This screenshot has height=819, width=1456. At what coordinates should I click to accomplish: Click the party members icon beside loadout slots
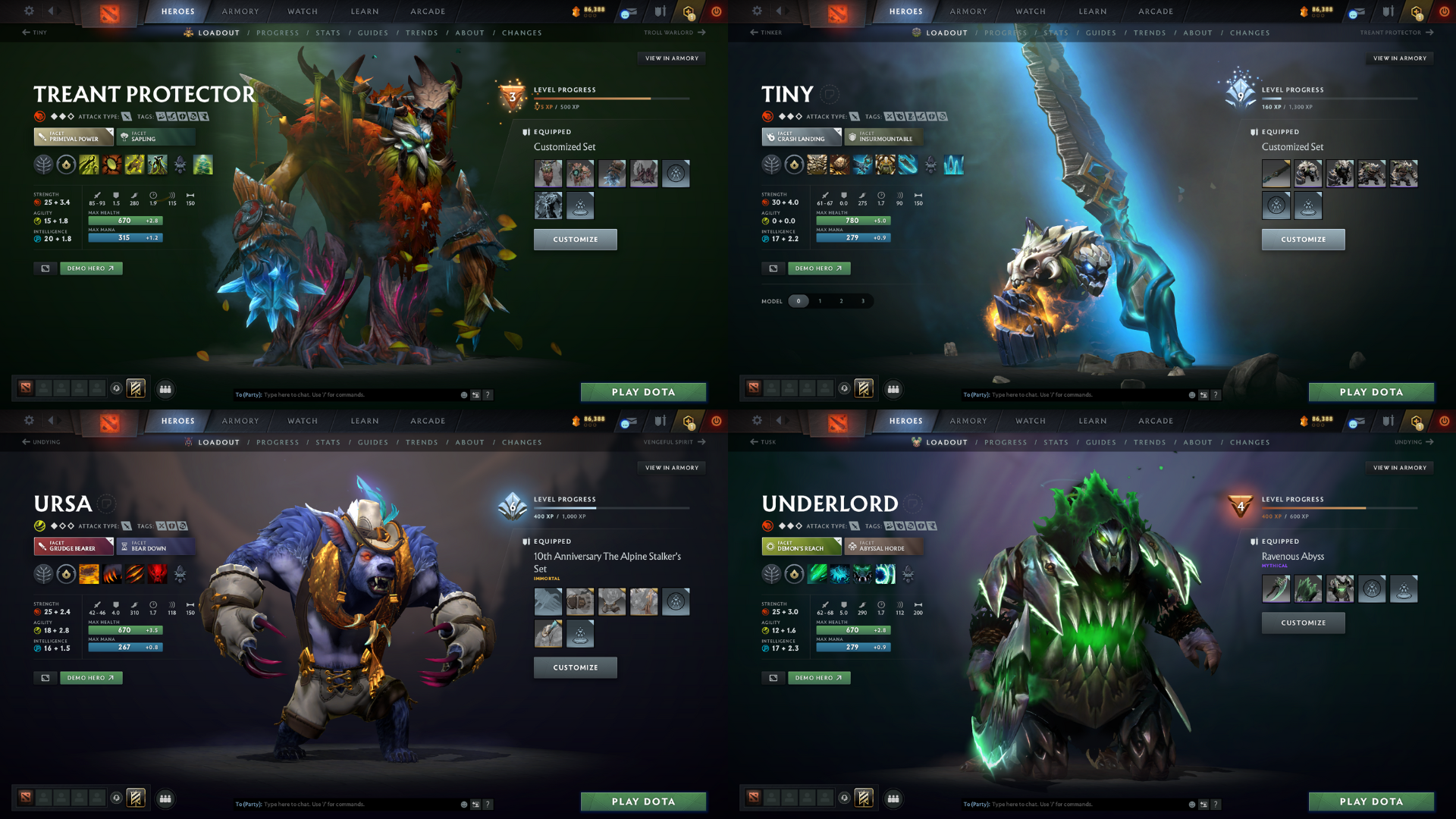pyautogui.click(x=165, y=389)
